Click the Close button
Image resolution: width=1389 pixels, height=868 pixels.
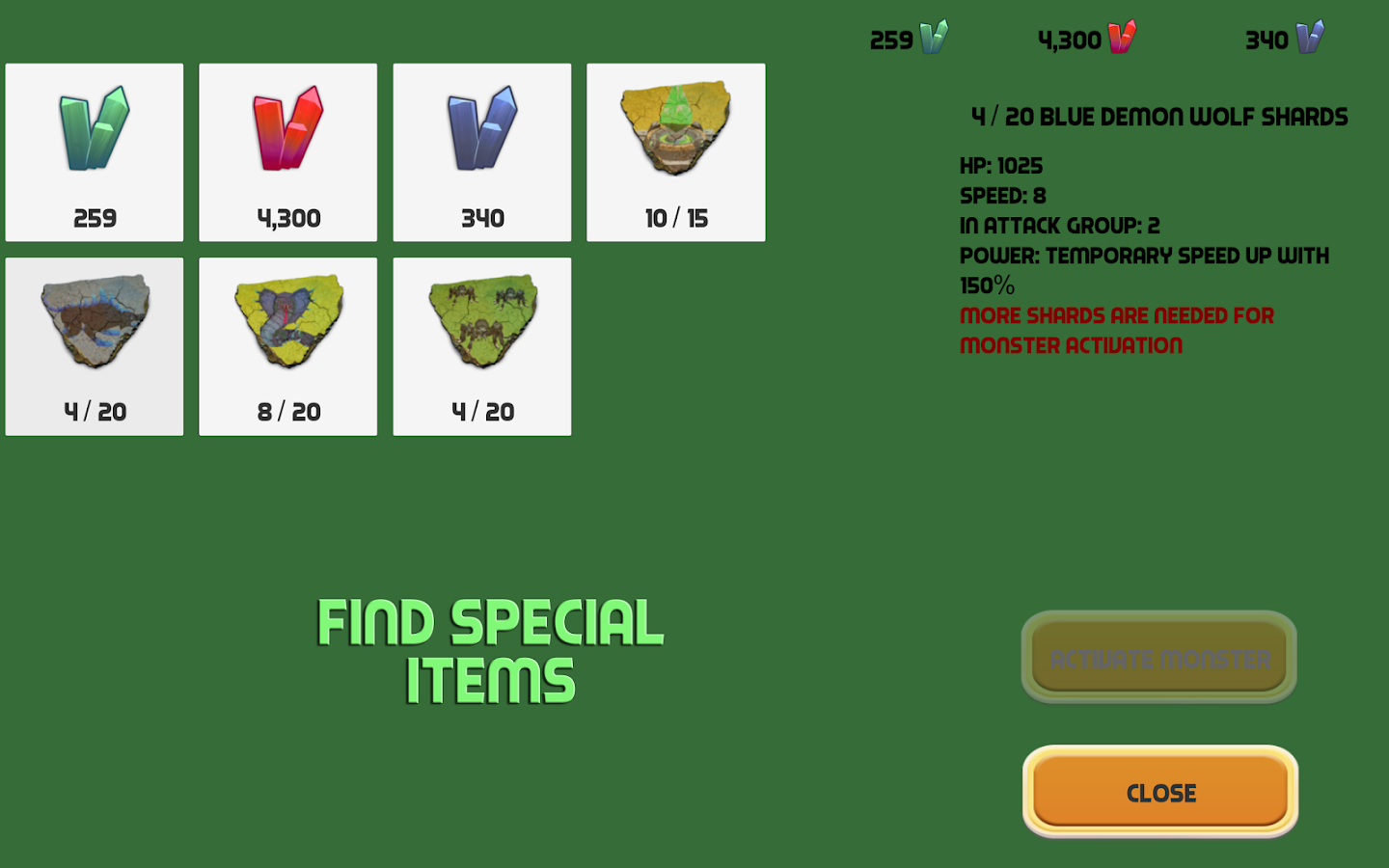1157,792
